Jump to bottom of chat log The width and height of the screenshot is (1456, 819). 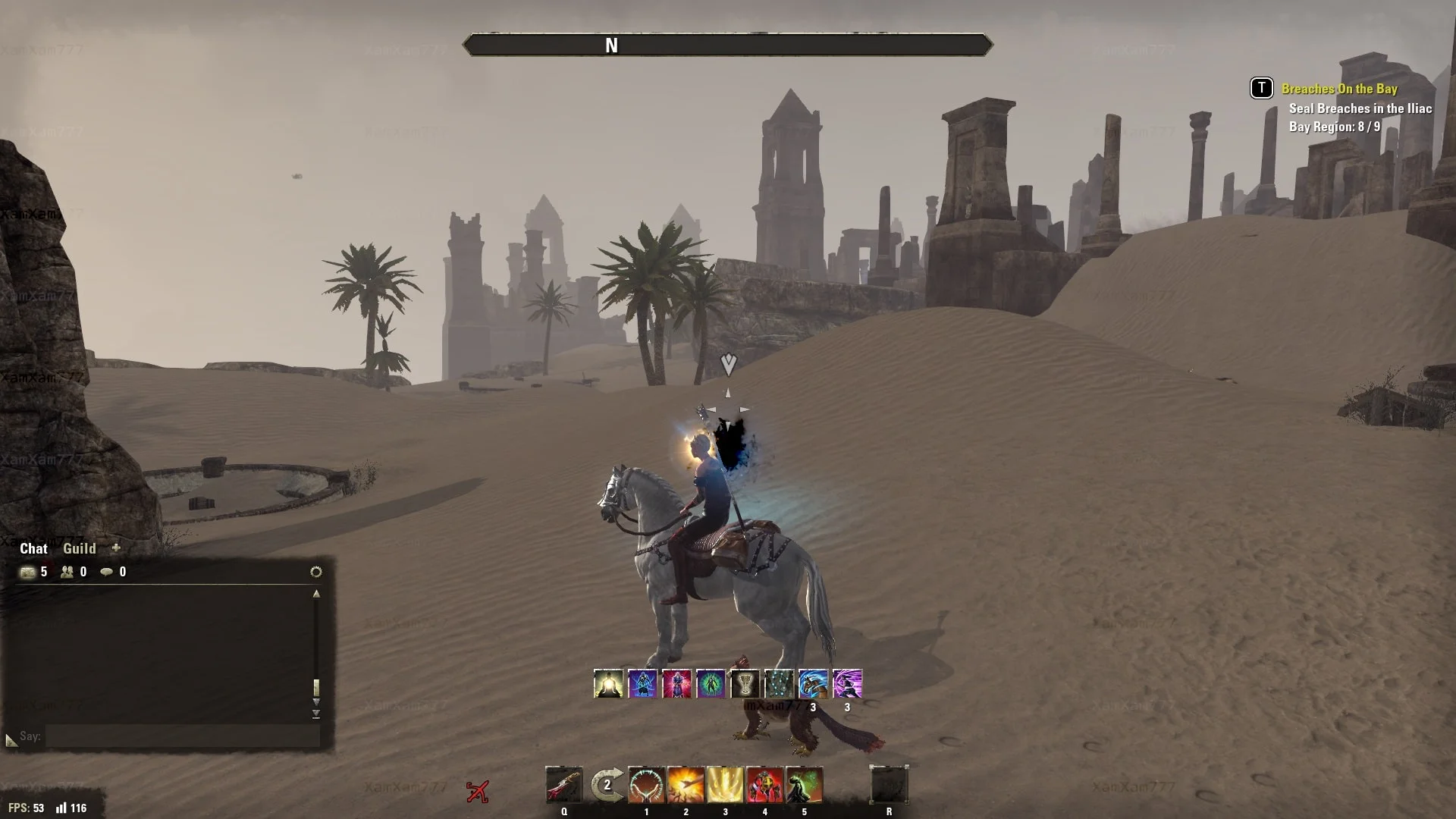pyautogui.click(x=316, y=714)
